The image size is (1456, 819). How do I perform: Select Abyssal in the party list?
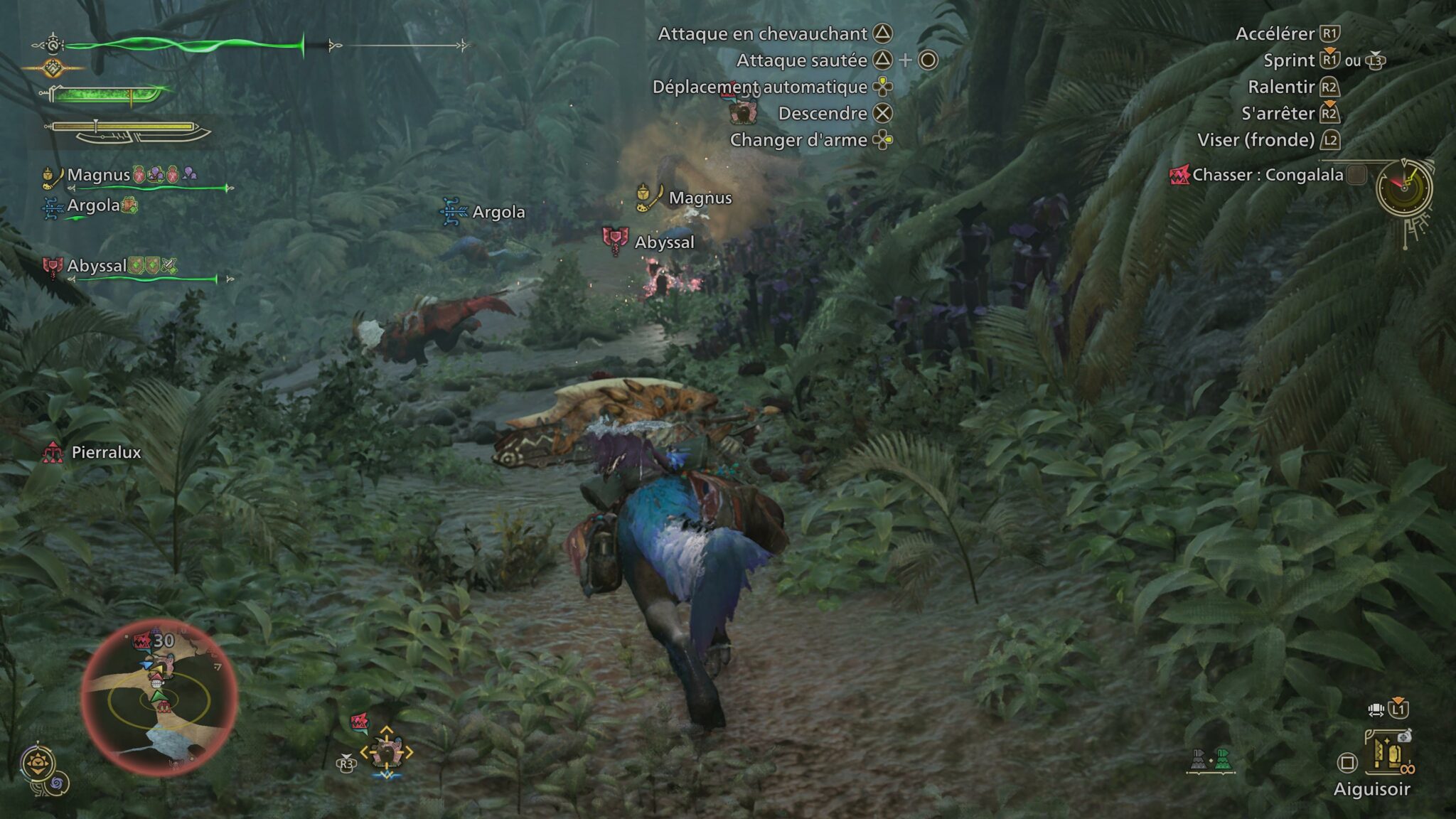coord(97,266)
